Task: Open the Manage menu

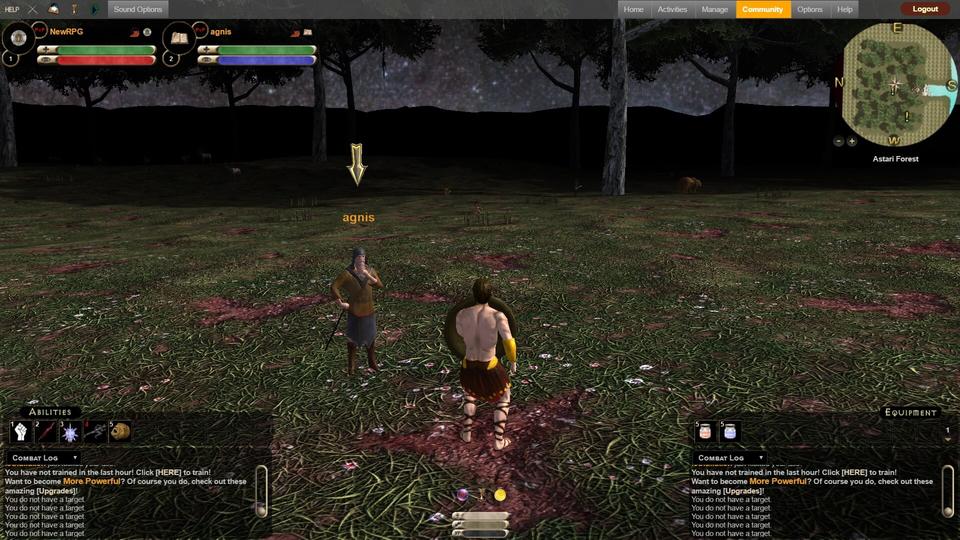Action: (x=715, y=9)
